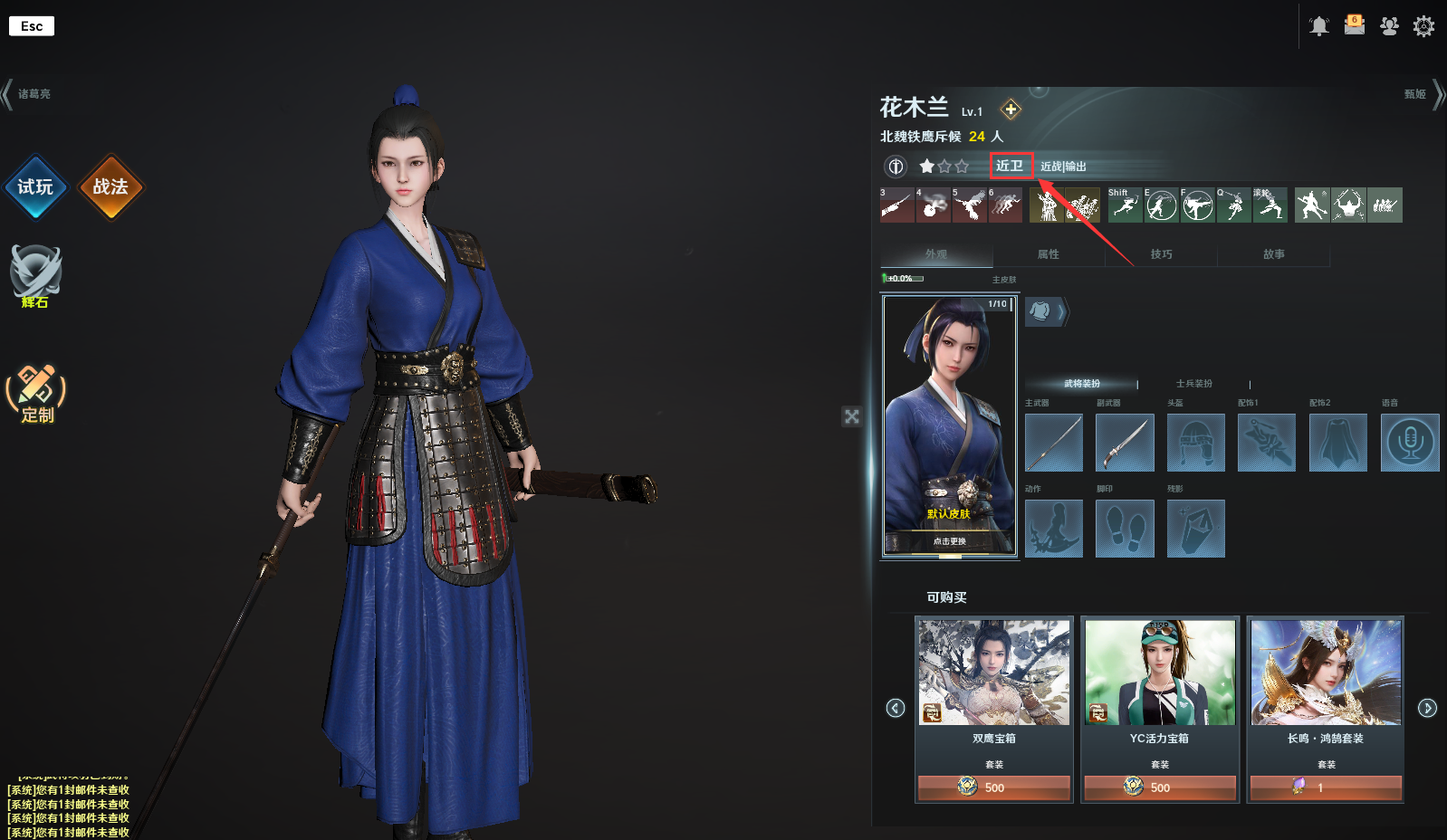Switch to previous hero 诸葛亮
The image size is (1447, 840).
point(27,94)
